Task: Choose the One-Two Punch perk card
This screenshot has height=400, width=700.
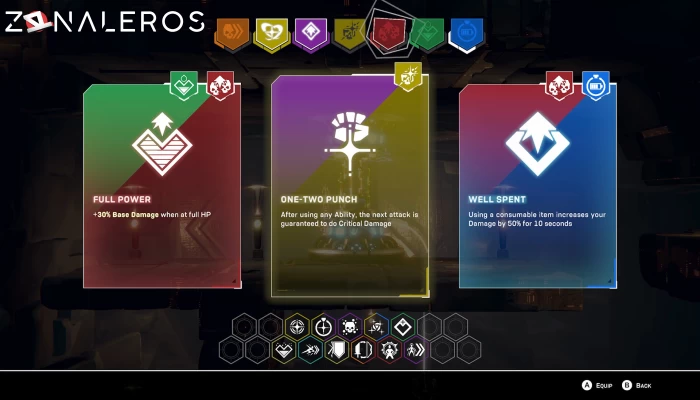Action: click(349, 187)
